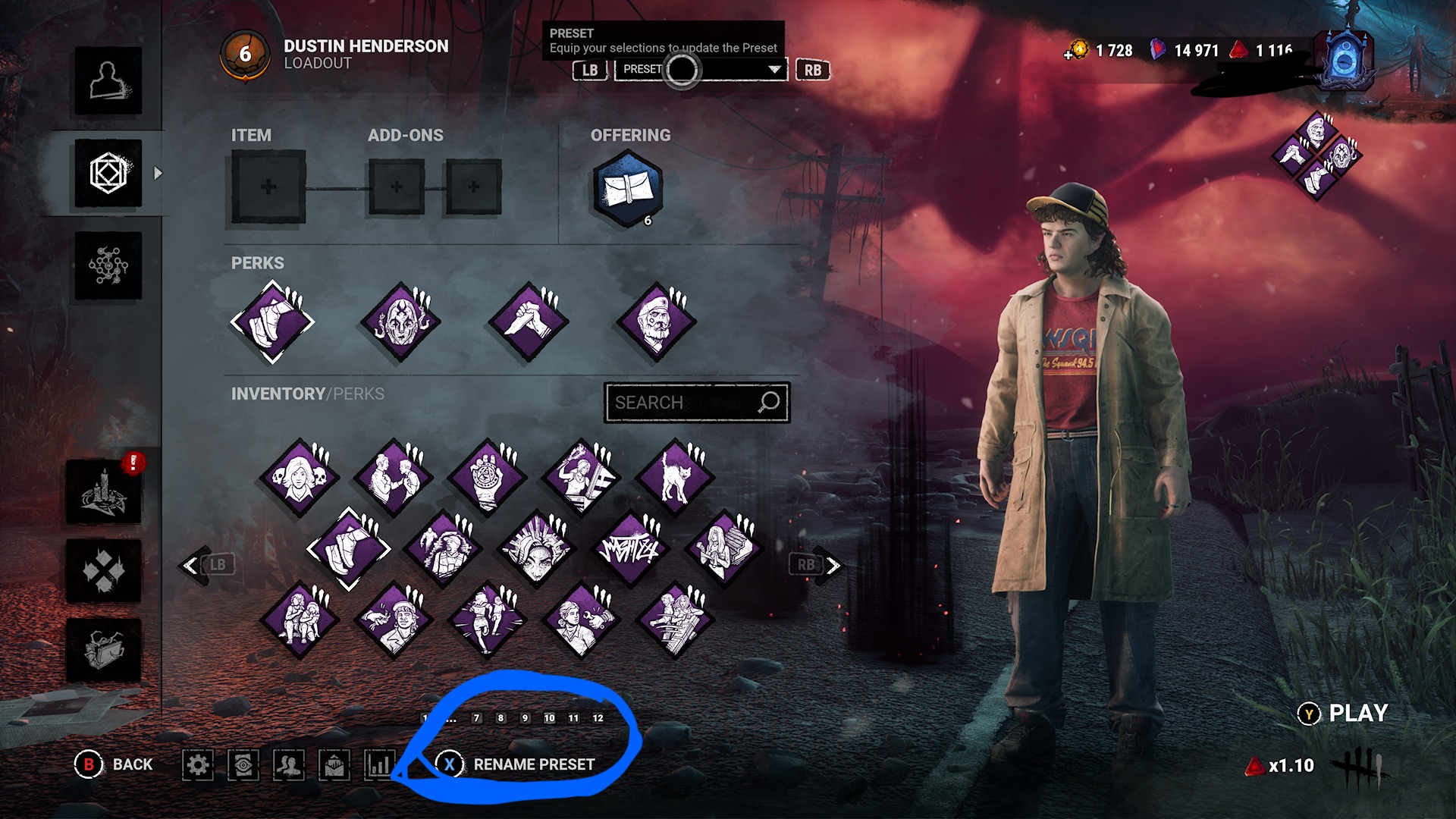The width and height of the screenshot is (1456, 819).
Task: Open the toolbox menu icon
Action: click(x=104, y=650)
